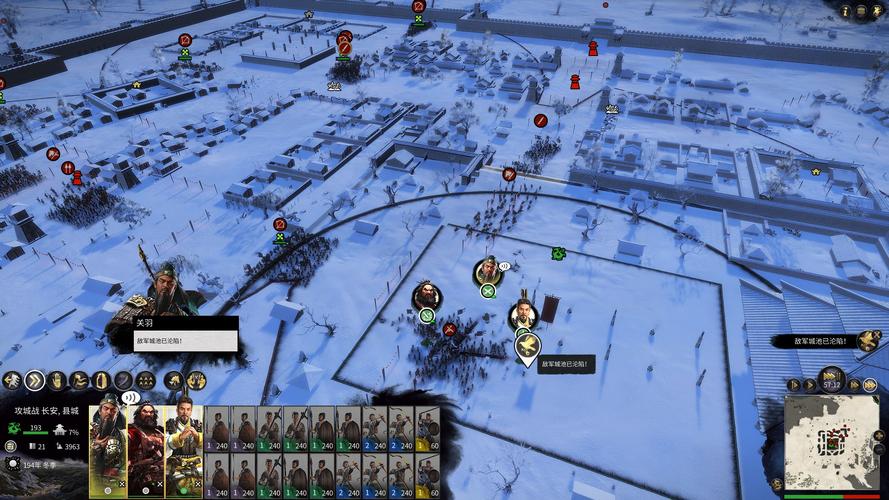The image size is (889, 500).
Task: Select the Guan Yu hero portrait card
Action: [108, 448]
